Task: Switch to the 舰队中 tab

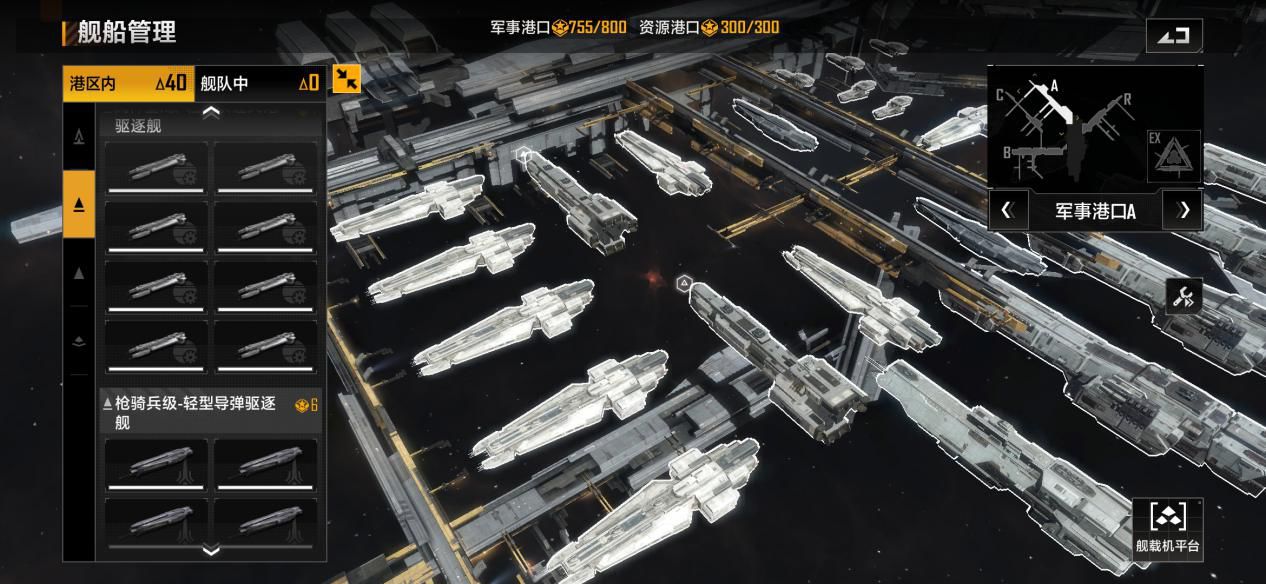Action: pyautogui.click(x=259, y=83)
